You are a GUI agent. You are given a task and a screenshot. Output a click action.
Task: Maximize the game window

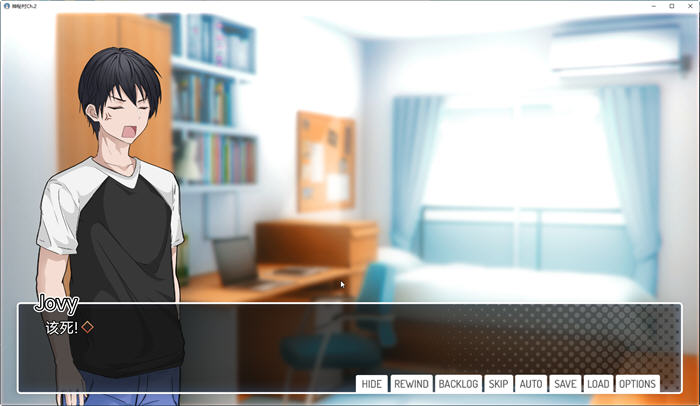[x=671, y=5]
